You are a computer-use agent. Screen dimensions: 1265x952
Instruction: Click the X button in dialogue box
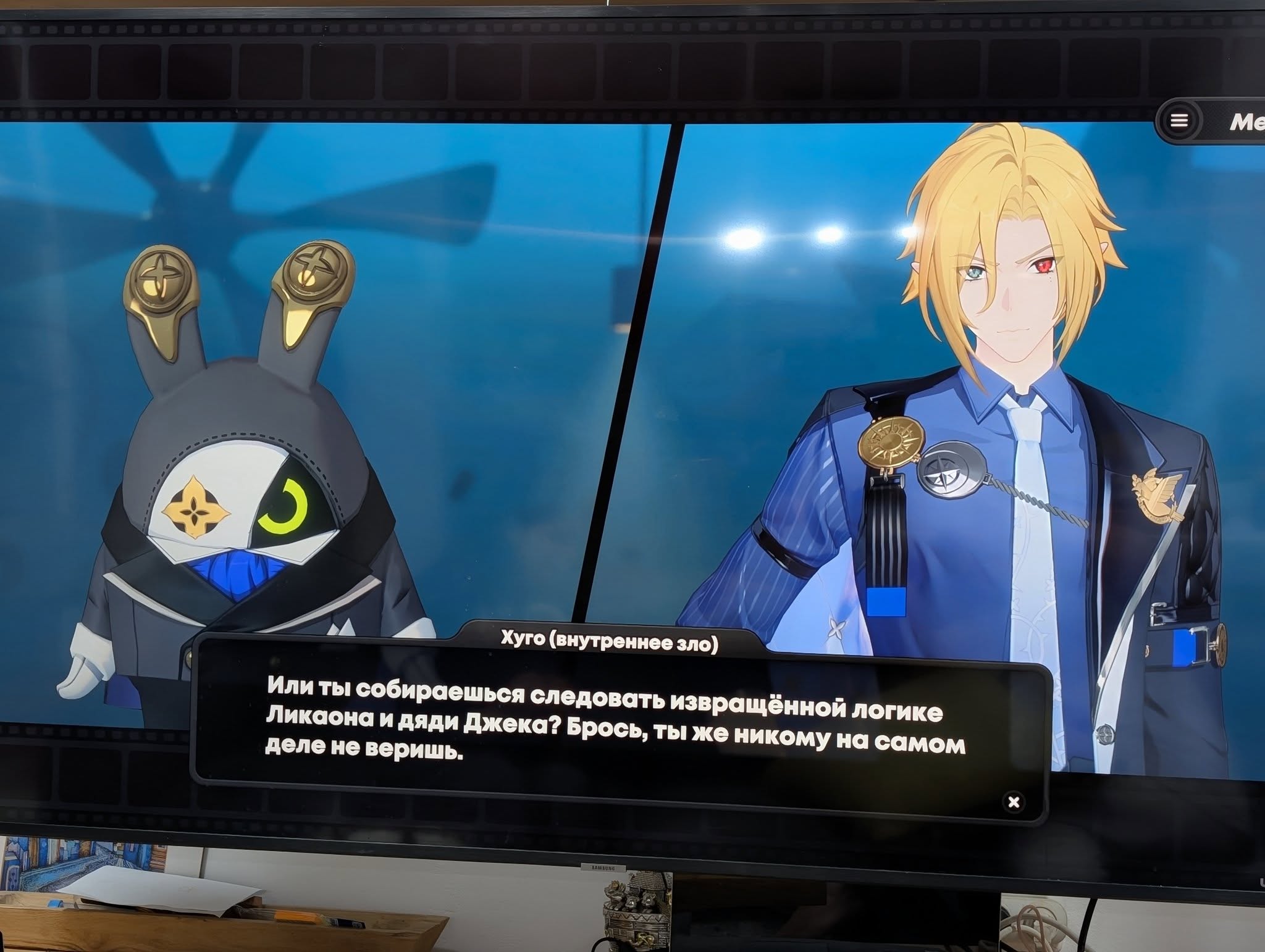tap(1014, 802)
